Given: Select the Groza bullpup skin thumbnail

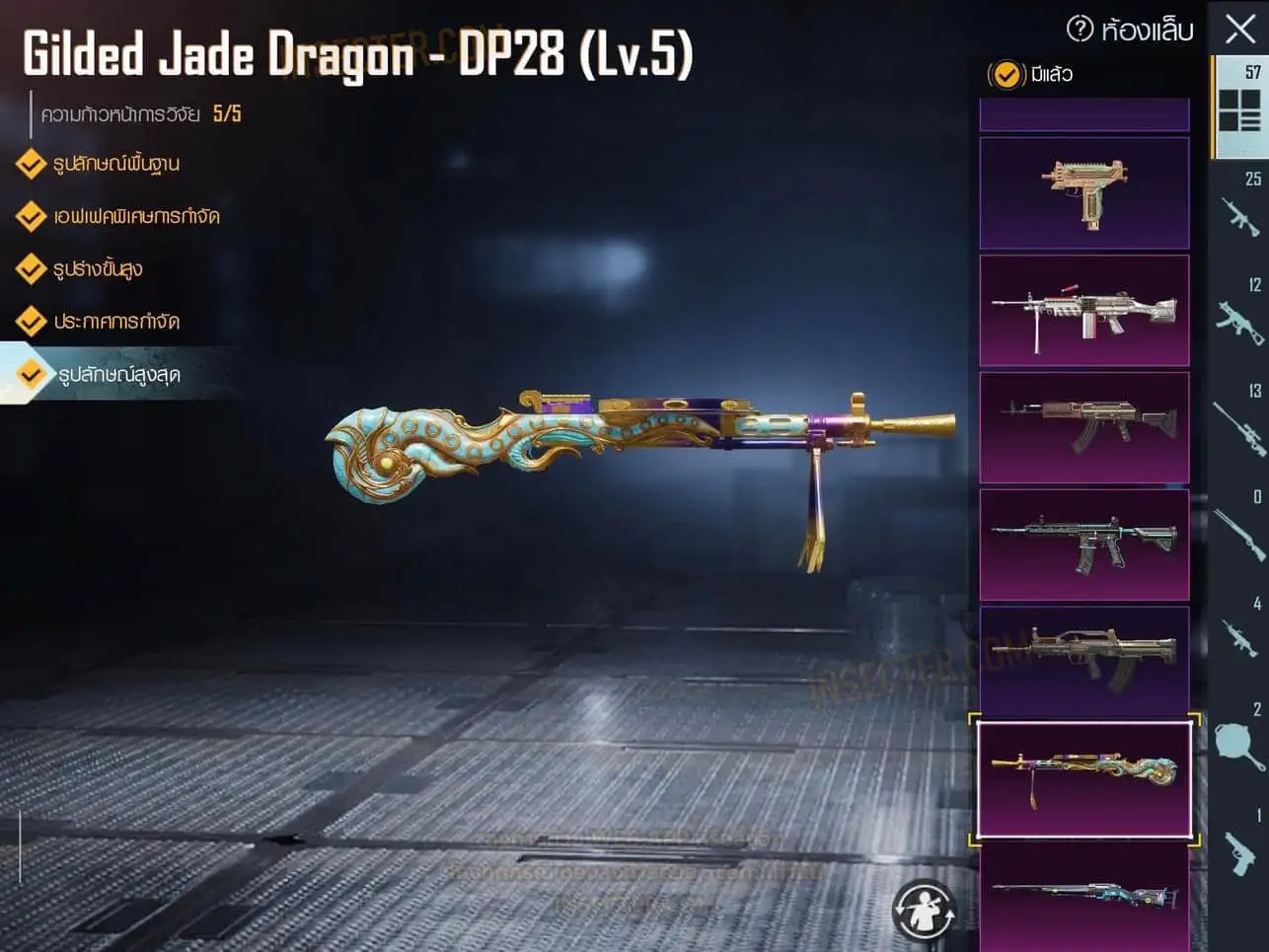Looking at the screenshot, I should tap(1084, 662).
